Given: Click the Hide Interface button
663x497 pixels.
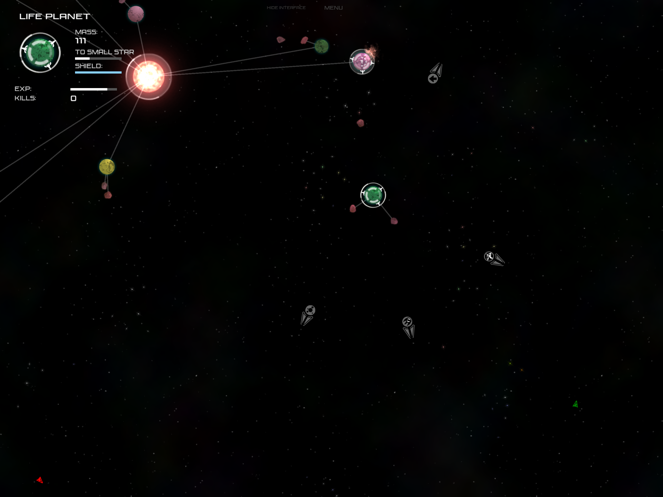Looking at the screenshot, I should coord(286,8).
